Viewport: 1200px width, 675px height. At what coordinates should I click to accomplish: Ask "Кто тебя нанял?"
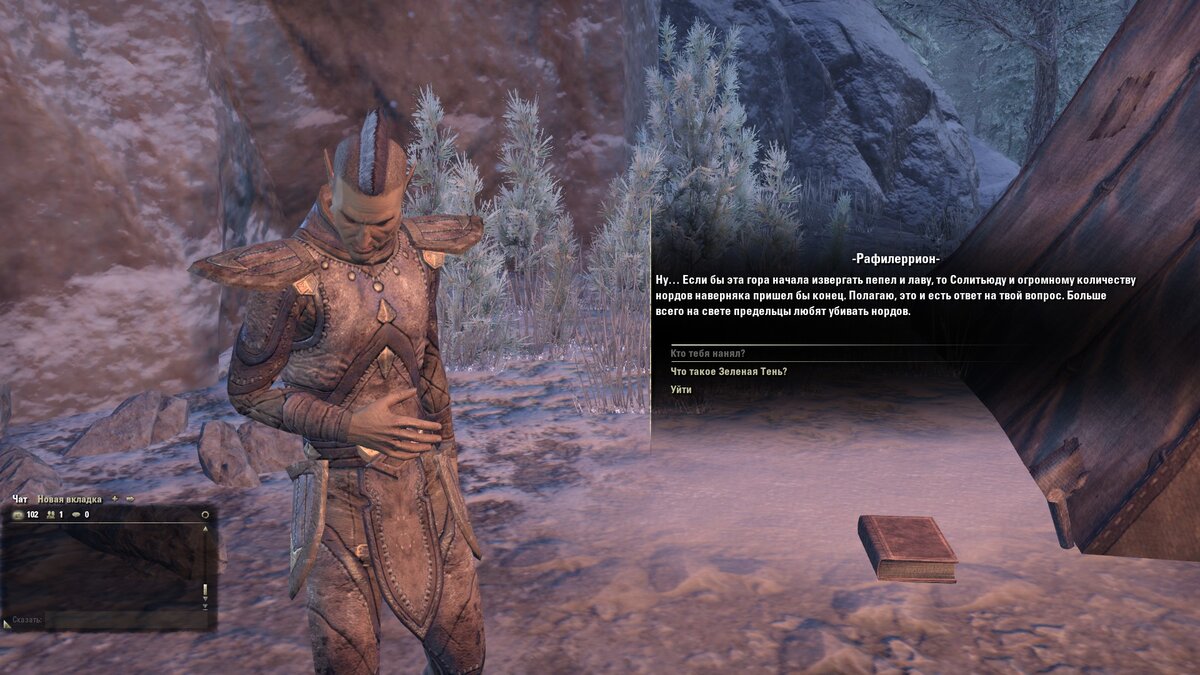(x=708, y=353)
